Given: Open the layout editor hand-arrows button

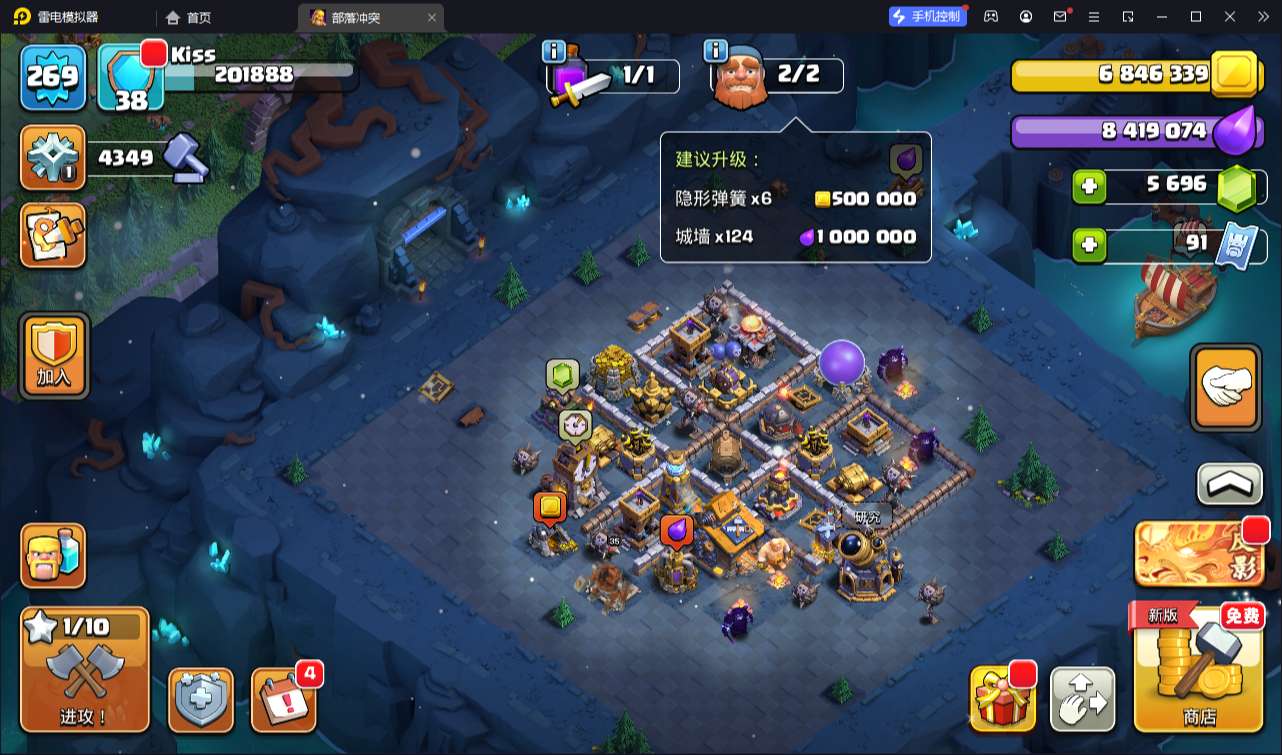Looking at the screenshot, I should (x=1083, y=698).
